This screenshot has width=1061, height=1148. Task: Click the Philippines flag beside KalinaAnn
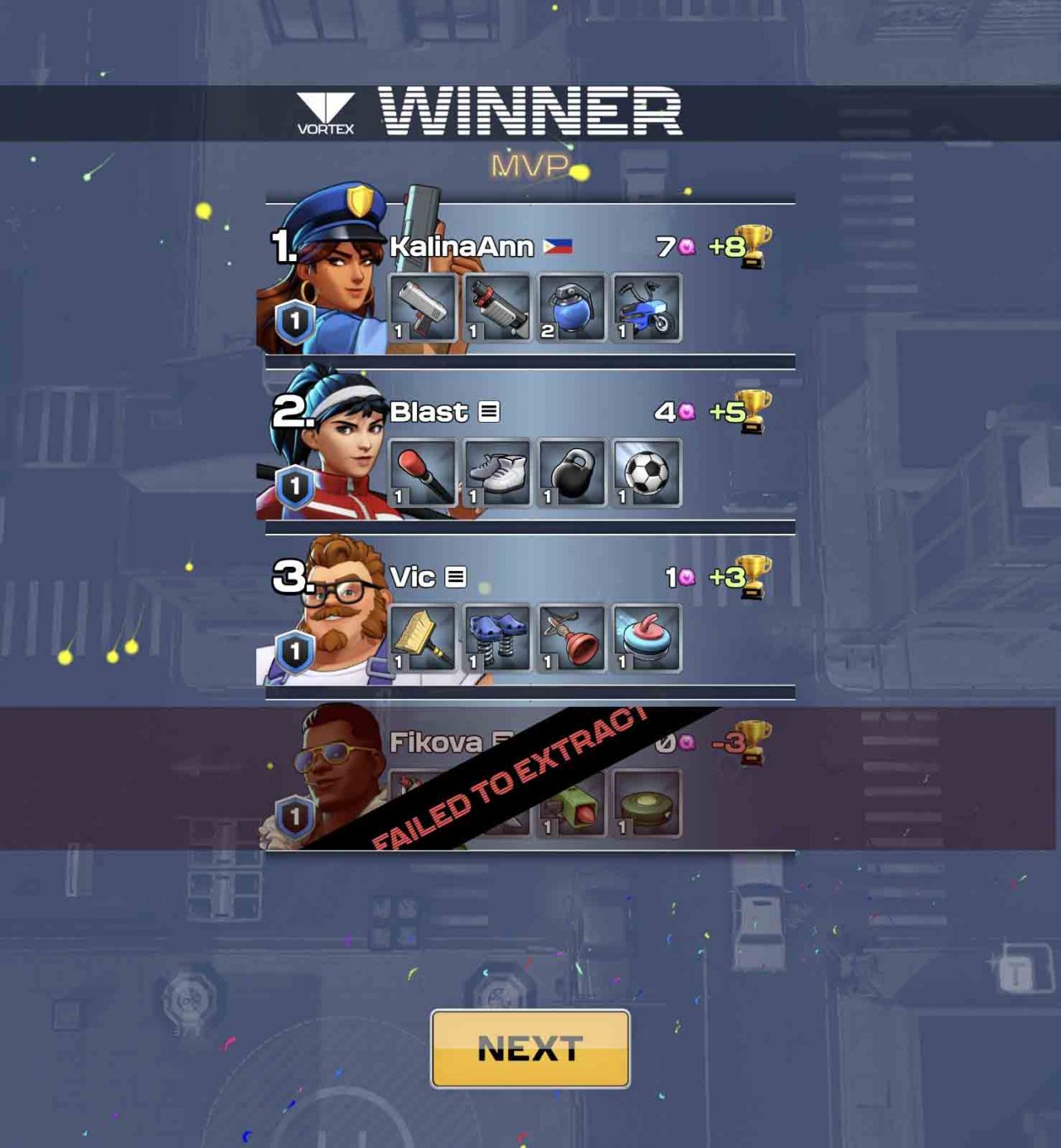coord(557,245)
